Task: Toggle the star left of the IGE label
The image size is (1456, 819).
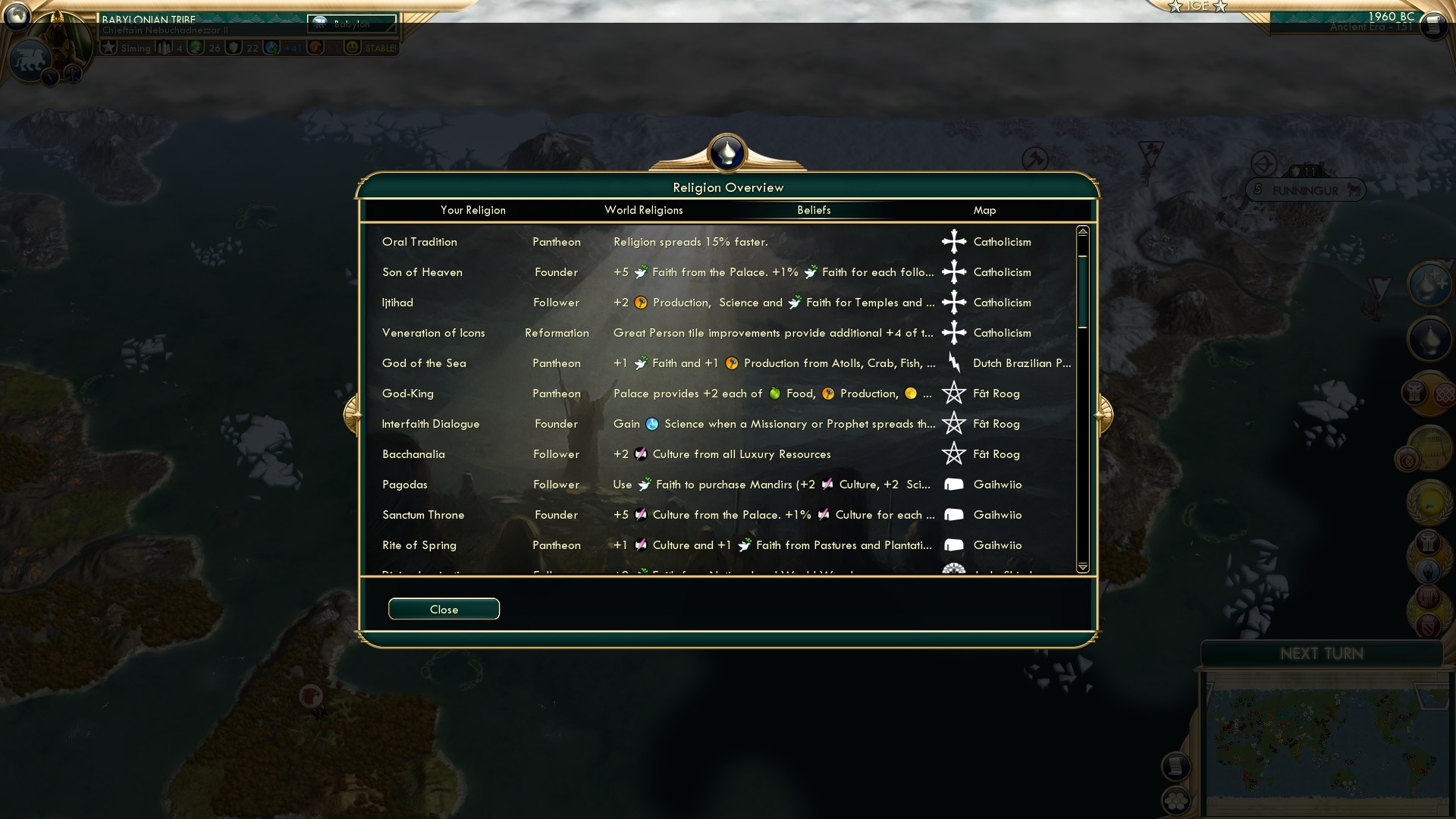Action: (1176, 7)
